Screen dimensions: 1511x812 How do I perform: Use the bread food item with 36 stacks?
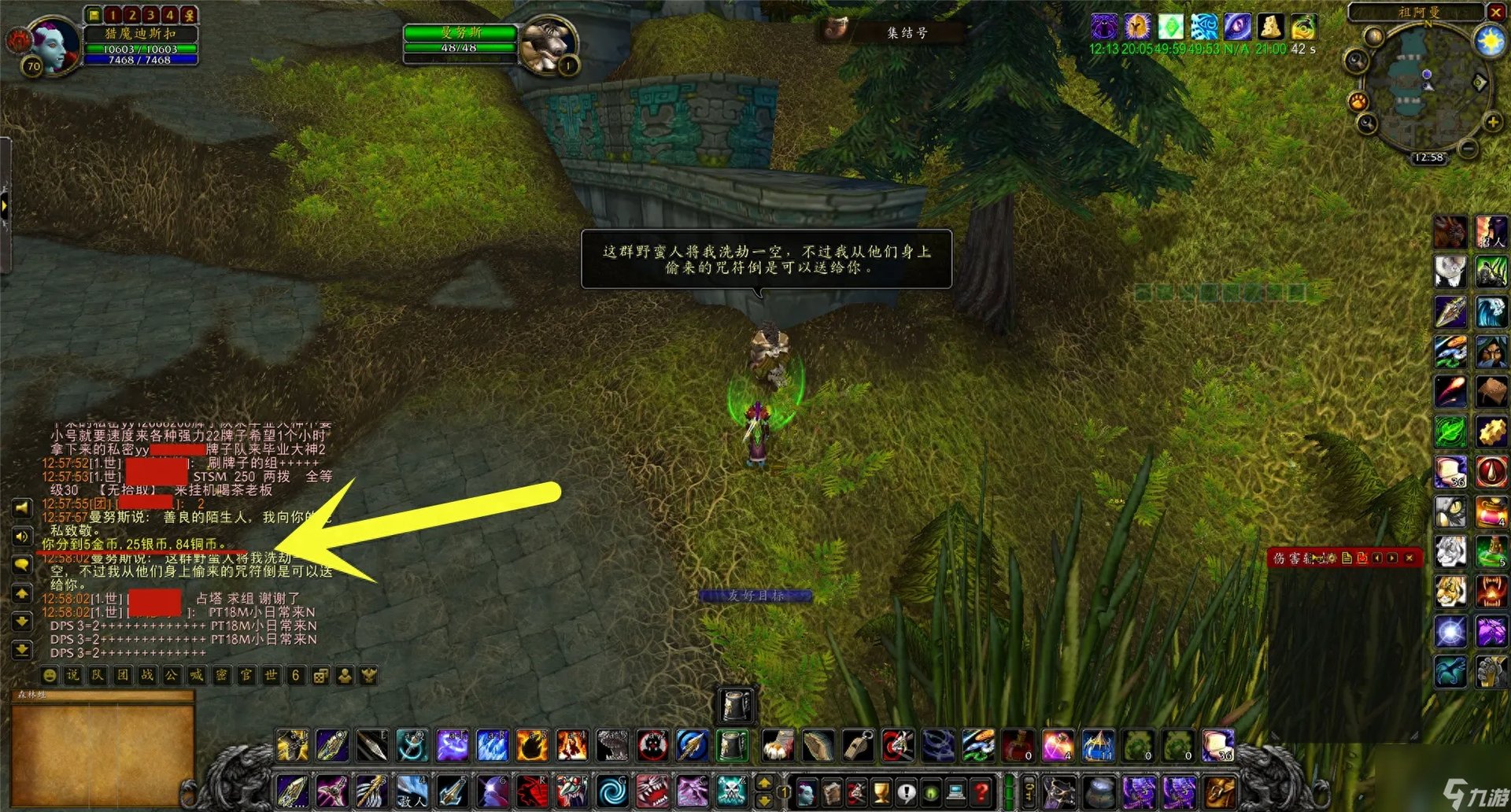pos(1217,746)
